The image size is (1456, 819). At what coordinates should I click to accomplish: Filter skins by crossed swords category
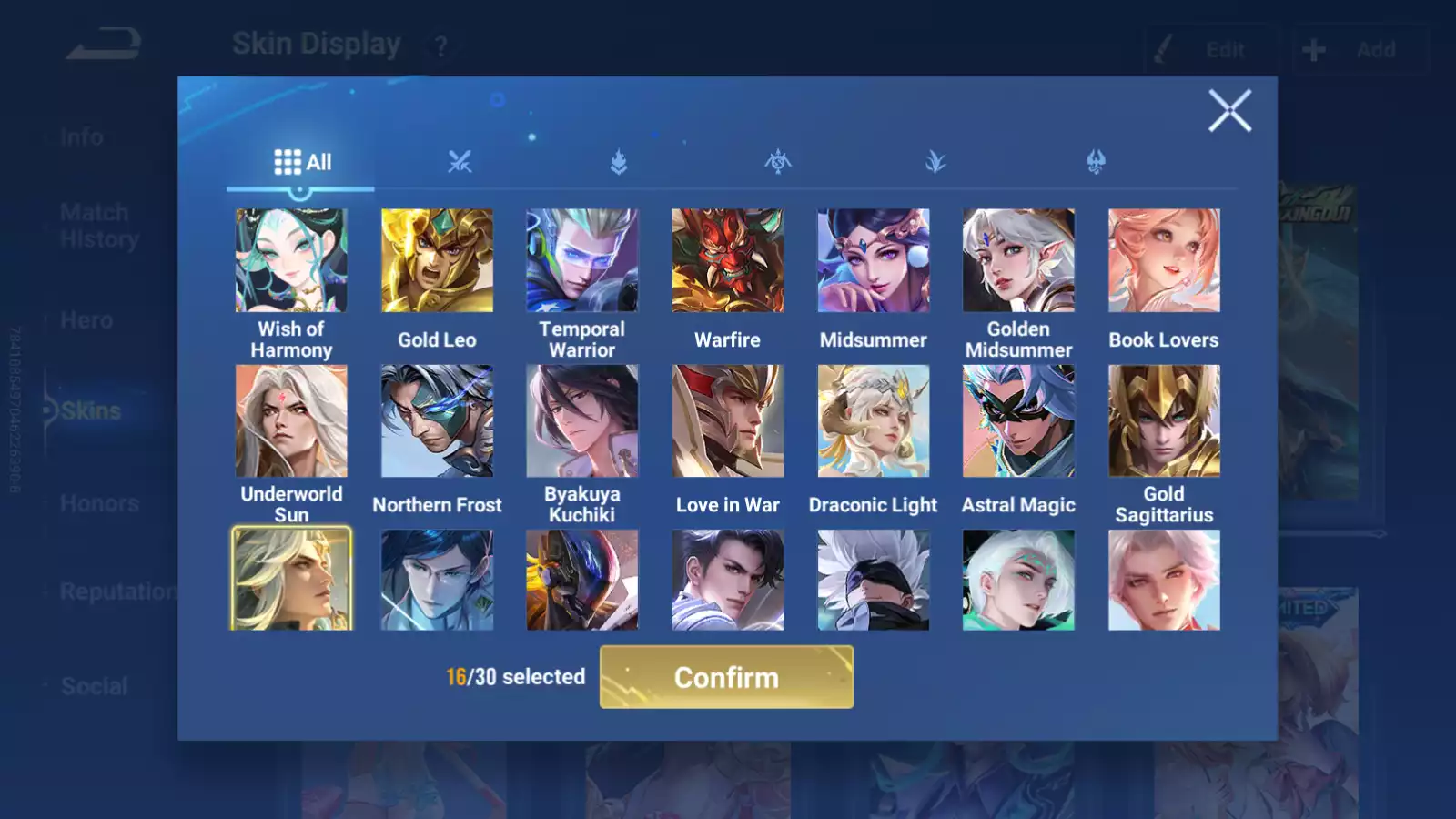[460, 163]
